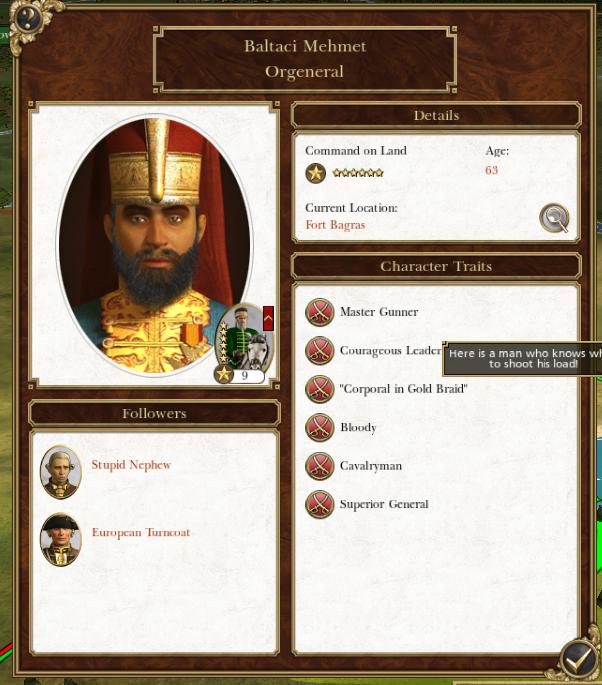Screen dimensions: 602x685
Task: Confirm with the checkmark button
Action: [578, 659]
